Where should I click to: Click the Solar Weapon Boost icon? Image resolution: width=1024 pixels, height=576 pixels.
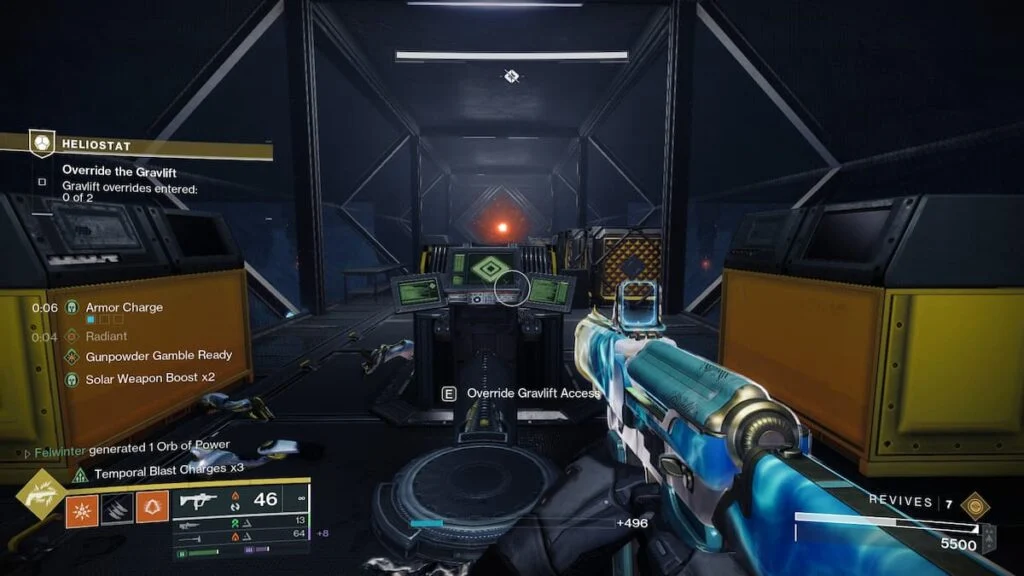point(72,378)
